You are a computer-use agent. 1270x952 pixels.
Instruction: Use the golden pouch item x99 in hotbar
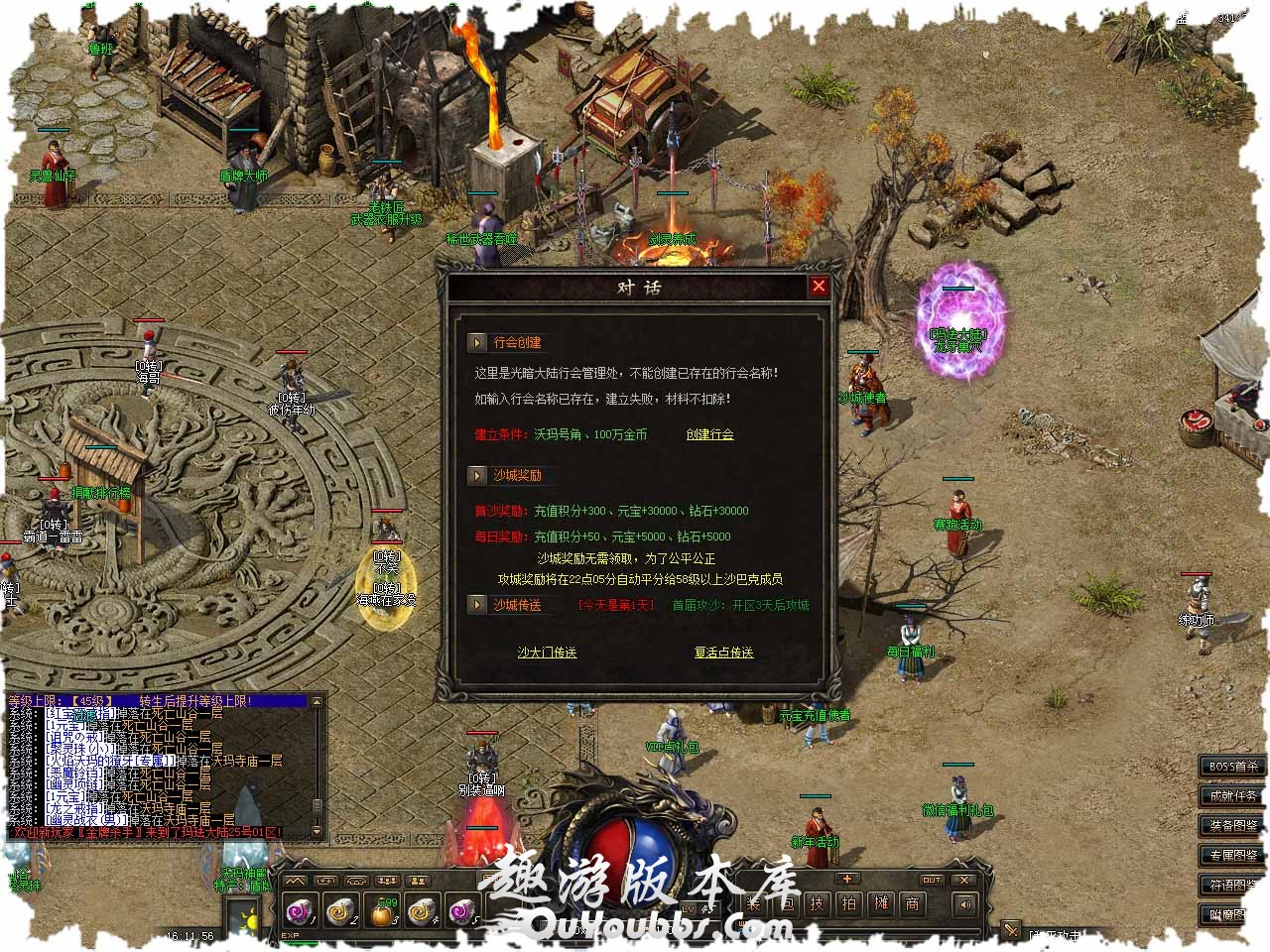[383, 909]
